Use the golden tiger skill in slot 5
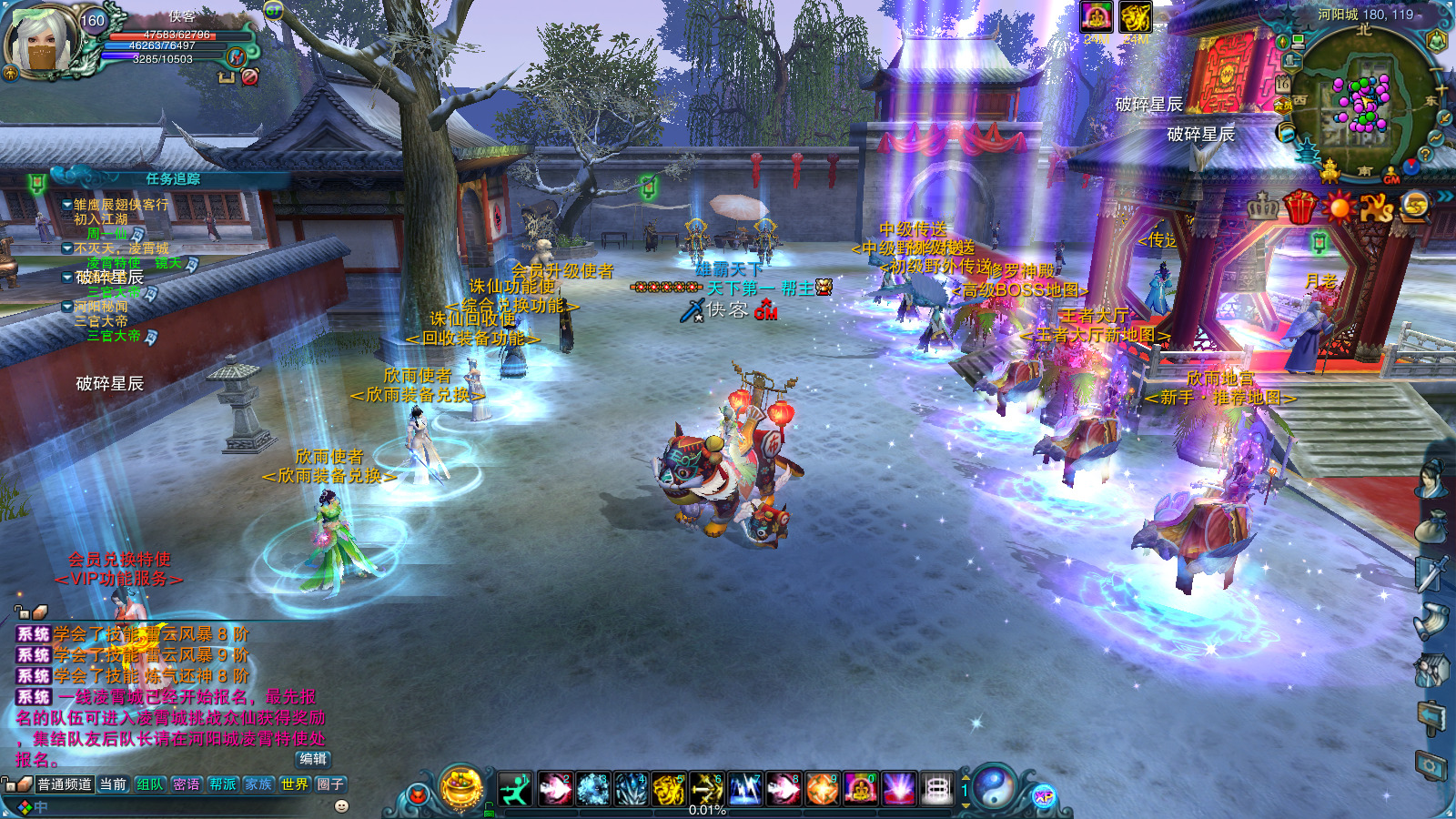 tap(668, 789)
